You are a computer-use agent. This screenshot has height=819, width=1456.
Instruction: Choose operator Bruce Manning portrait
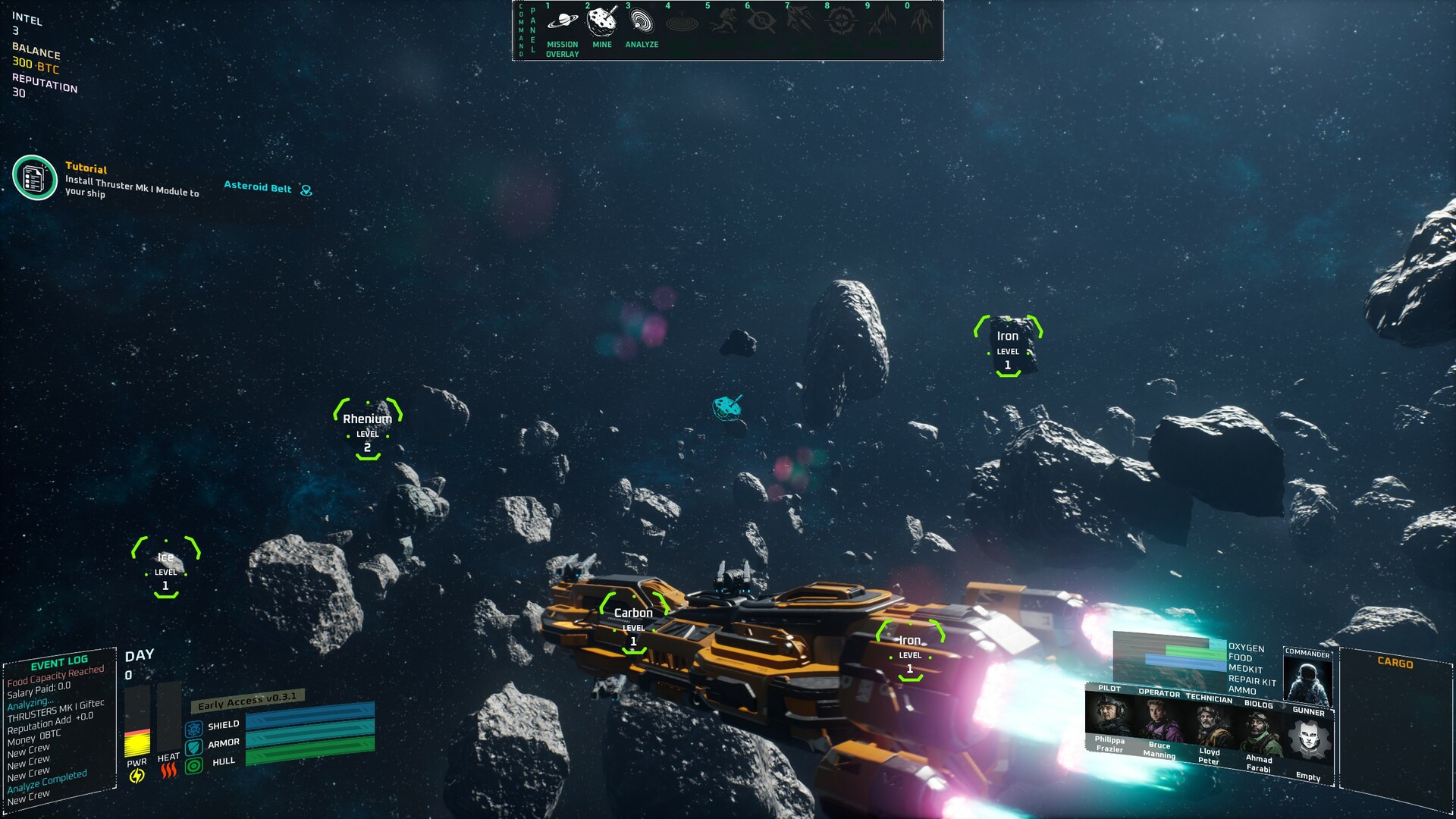pyautogui.click(x=1159, y=720)
